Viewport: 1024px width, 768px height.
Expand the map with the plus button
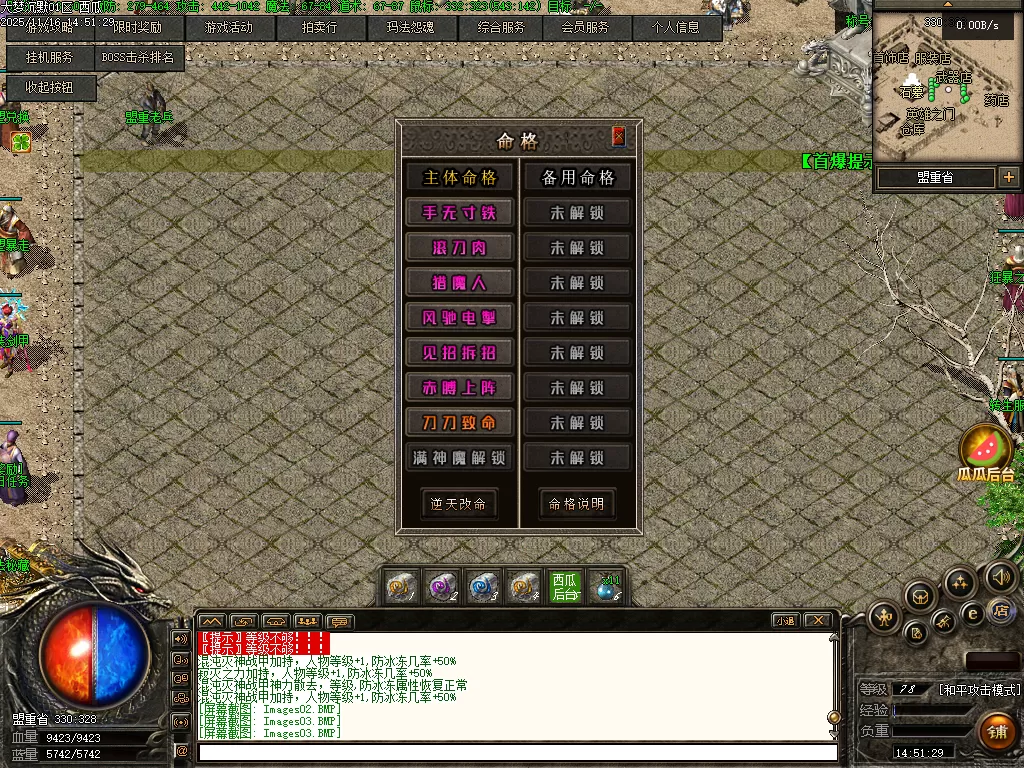1008,177
